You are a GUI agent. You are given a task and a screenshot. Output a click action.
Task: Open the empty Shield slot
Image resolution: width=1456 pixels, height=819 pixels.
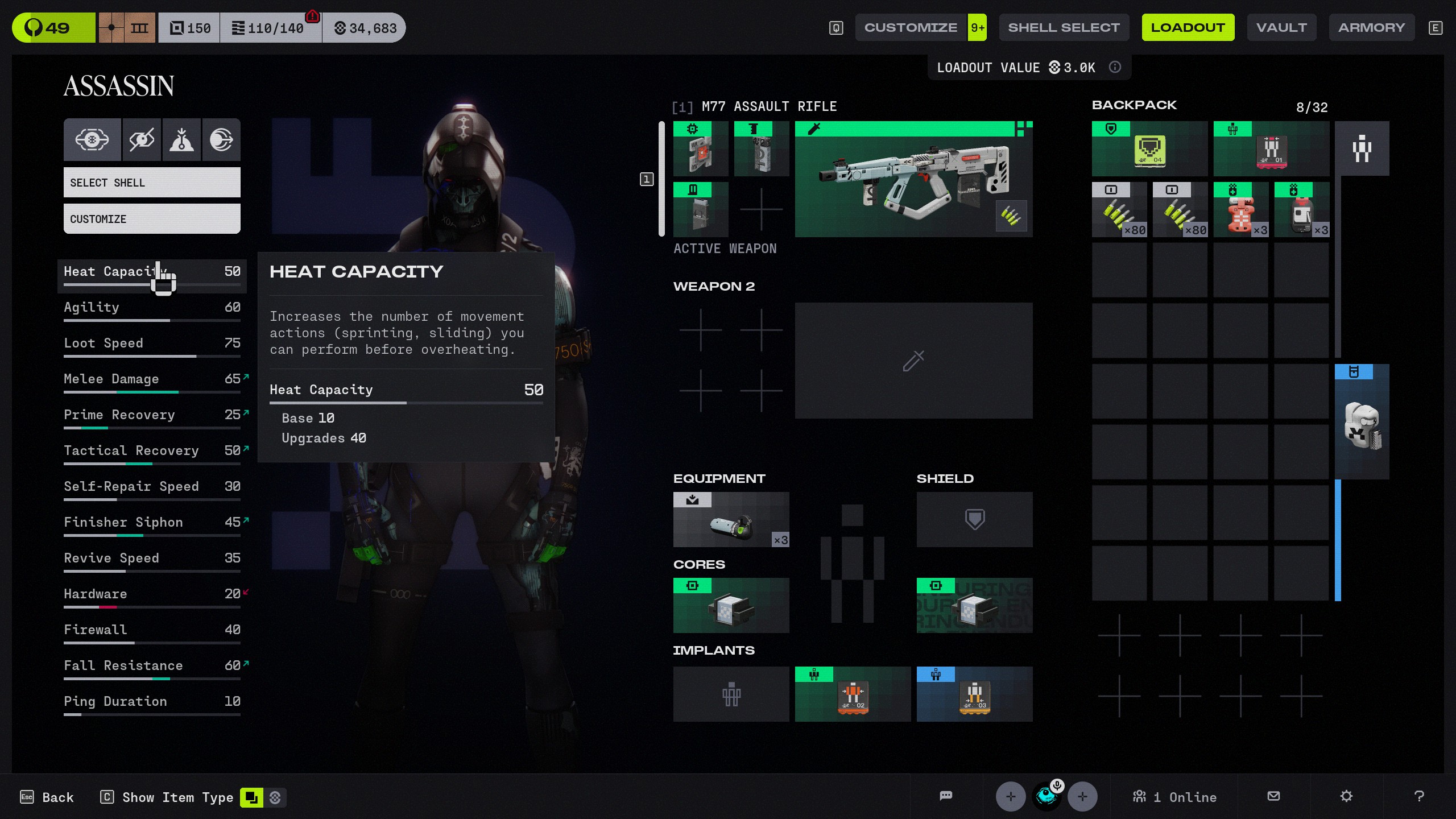[974, 520]
